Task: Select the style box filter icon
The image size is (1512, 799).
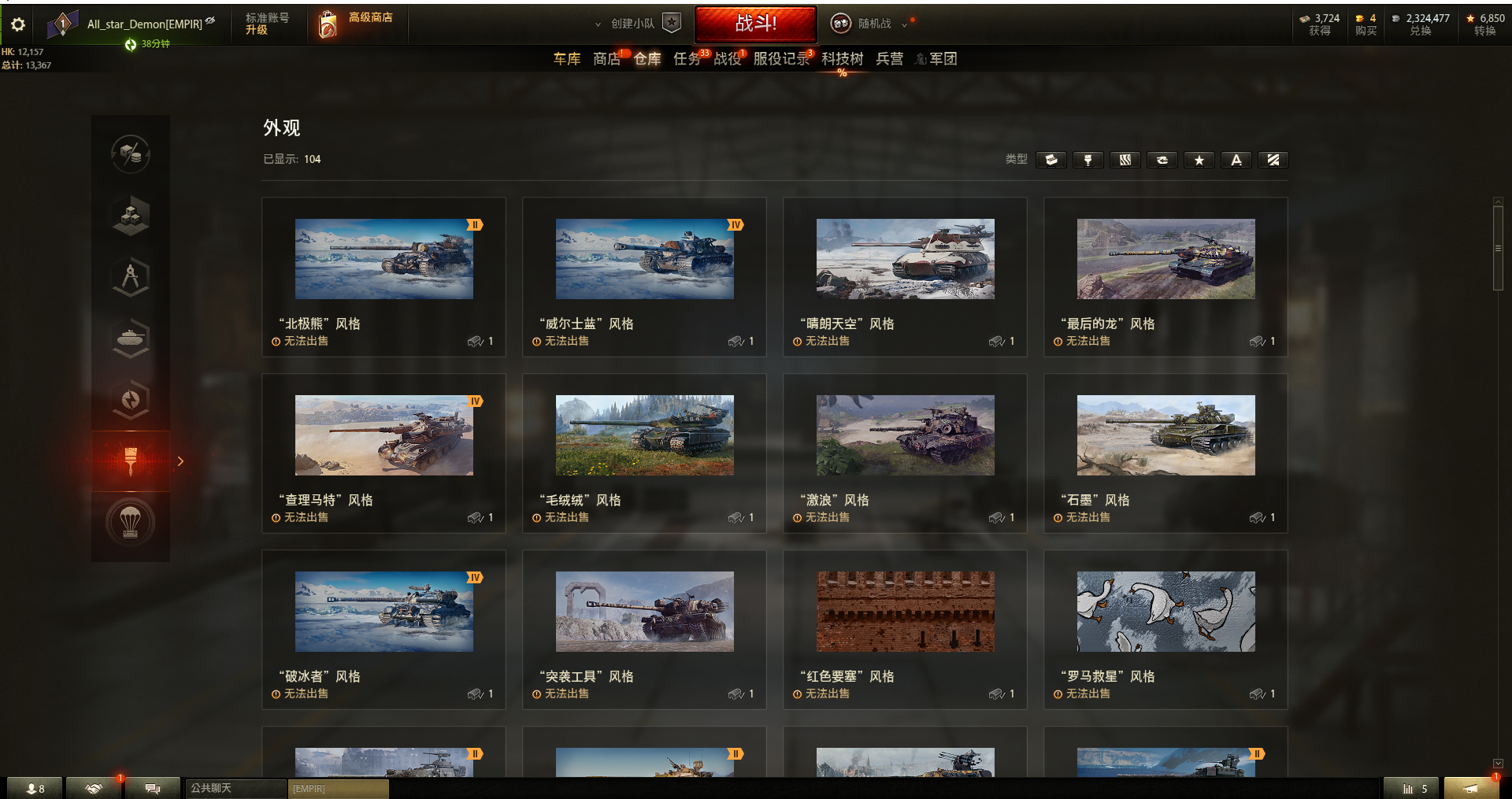Action: click(x=1051, y=160)
